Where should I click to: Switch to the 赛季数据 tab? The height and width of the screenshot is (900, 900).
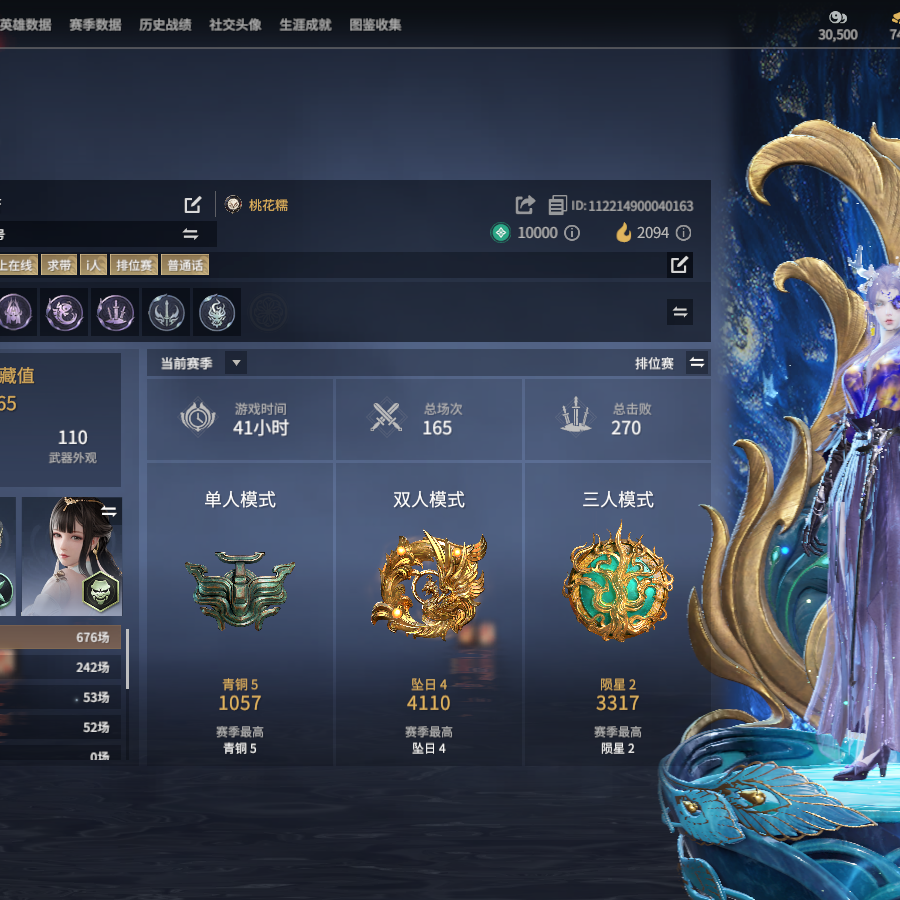(x=95, y=25)
